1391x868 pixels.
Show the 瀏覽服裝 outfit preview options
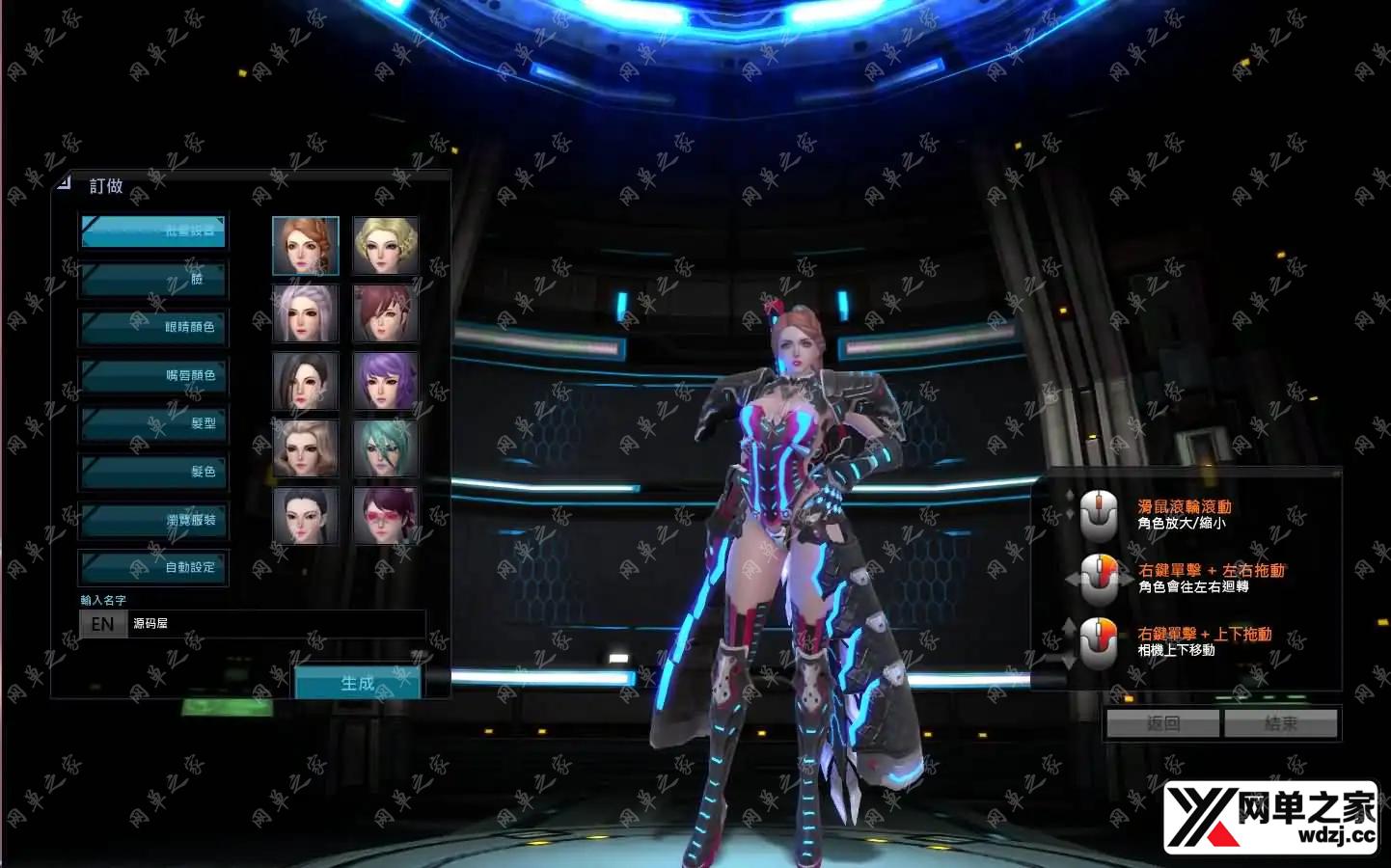[x=153, y=521]
